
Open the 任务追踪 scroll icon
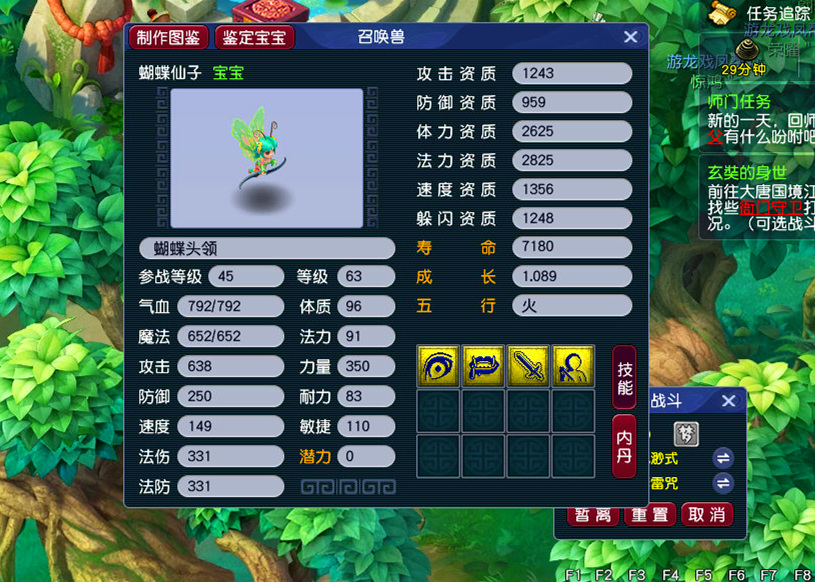(718, 12)
